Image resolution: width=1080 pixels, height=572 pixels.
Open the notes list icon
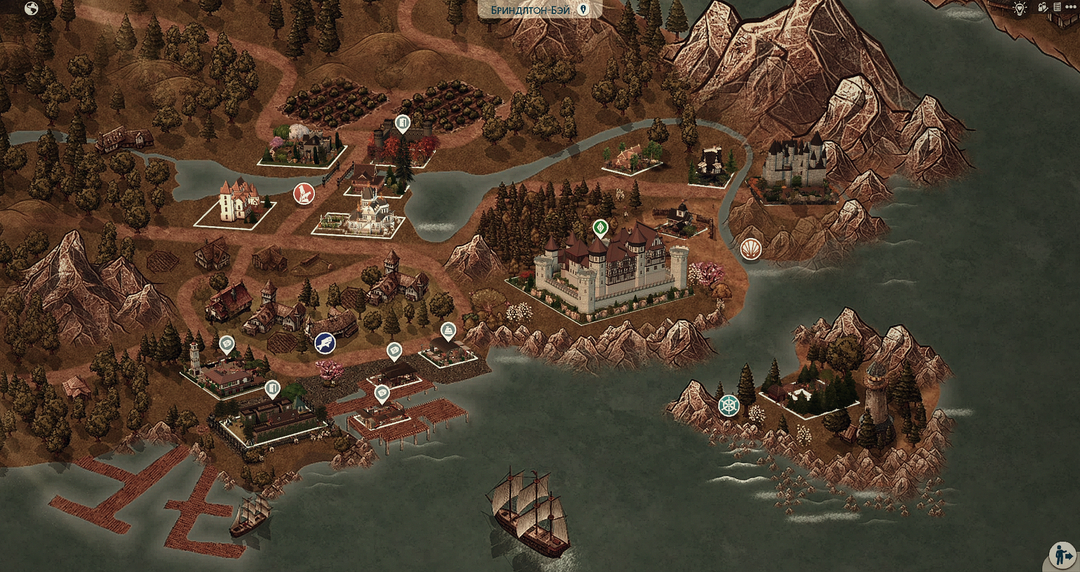pos(1057,8)
